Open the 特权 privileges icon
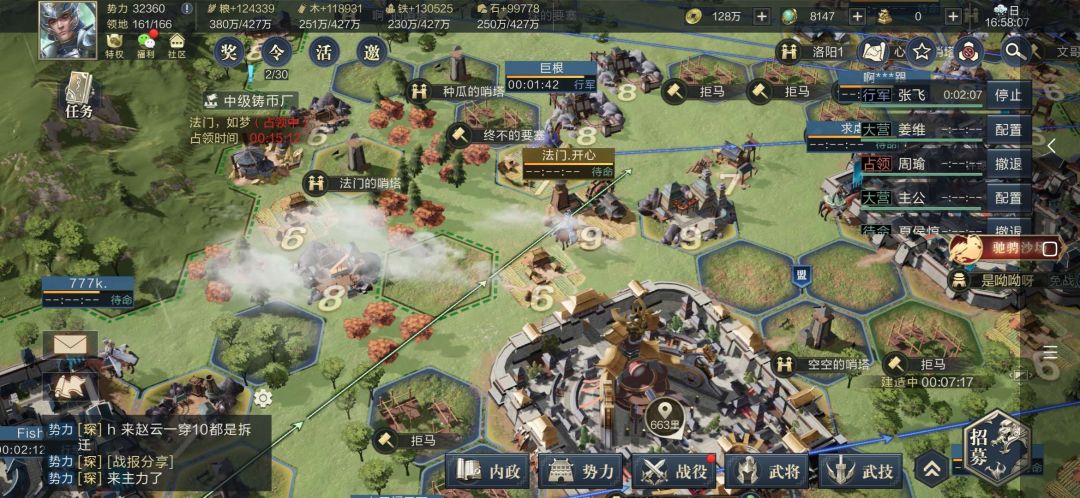The width and height of the screenshot is (1080, 498). [x=114, y=45]
